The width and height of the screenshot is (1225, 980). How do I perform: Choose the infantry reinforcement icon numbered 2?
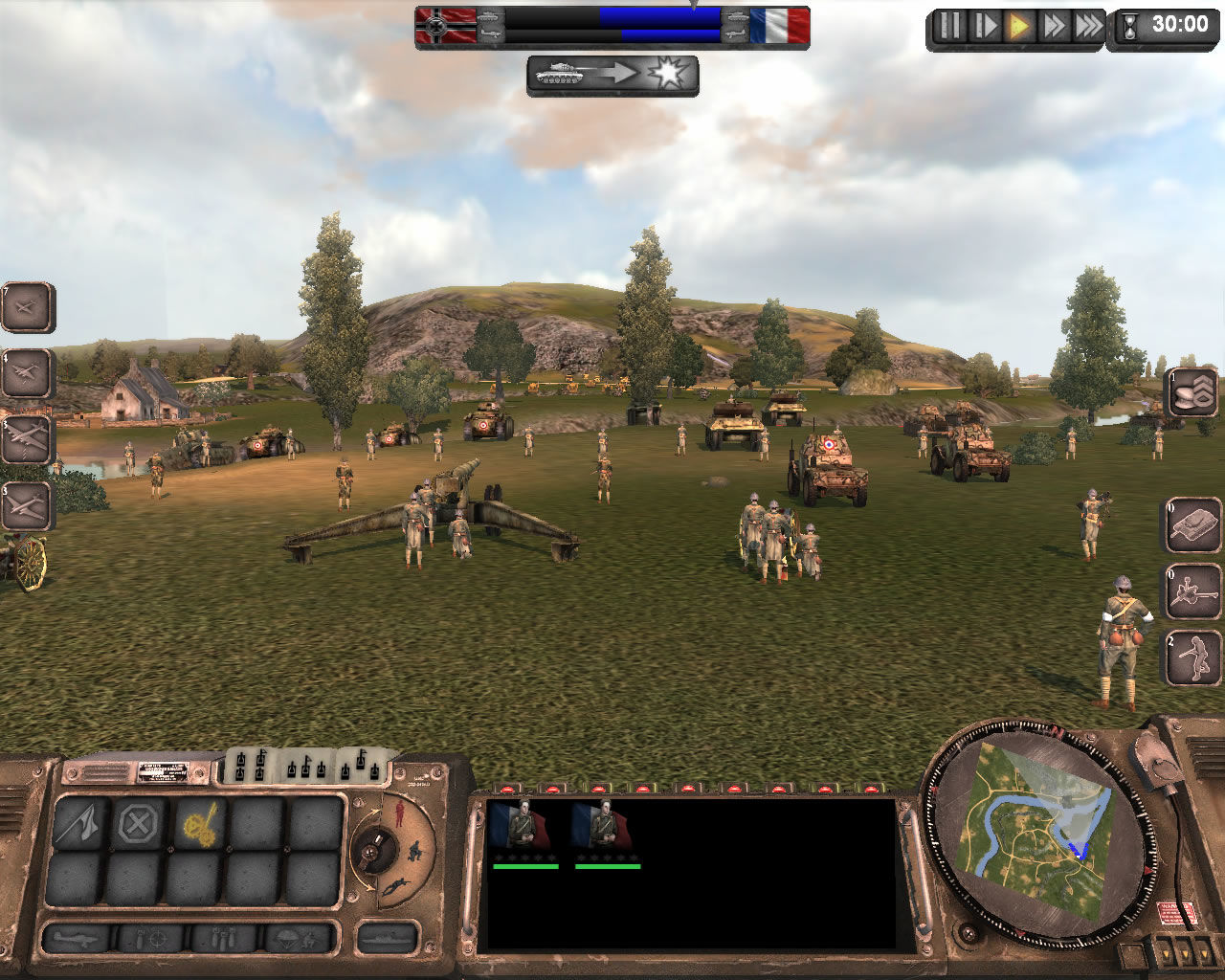coord(1194,657)
